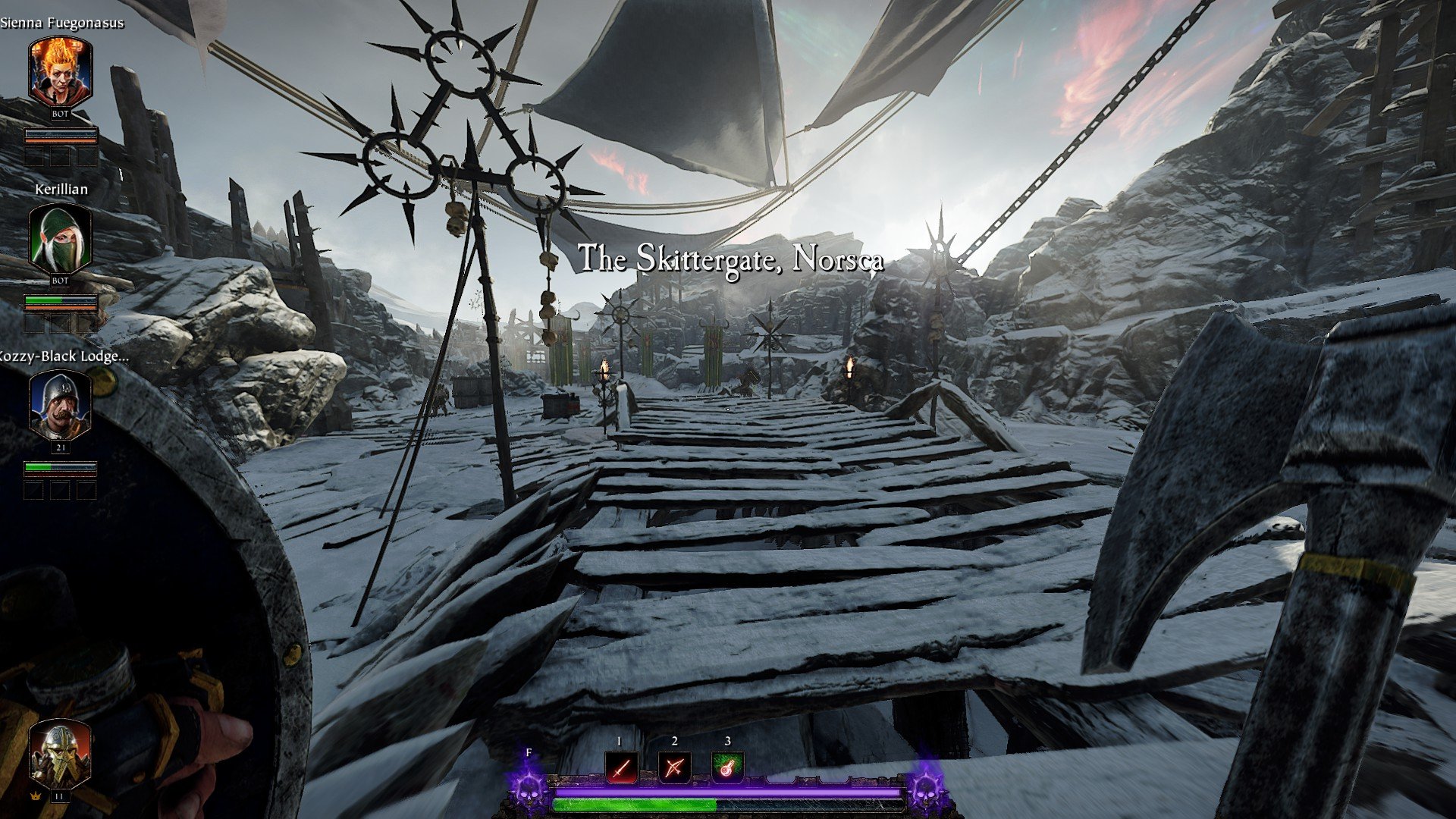Viewport: 1456px width, 819px height.
Task: Click Sienna Fuegonasus's bot portrait
Action: pyautogui.click(x=61, y=73)
